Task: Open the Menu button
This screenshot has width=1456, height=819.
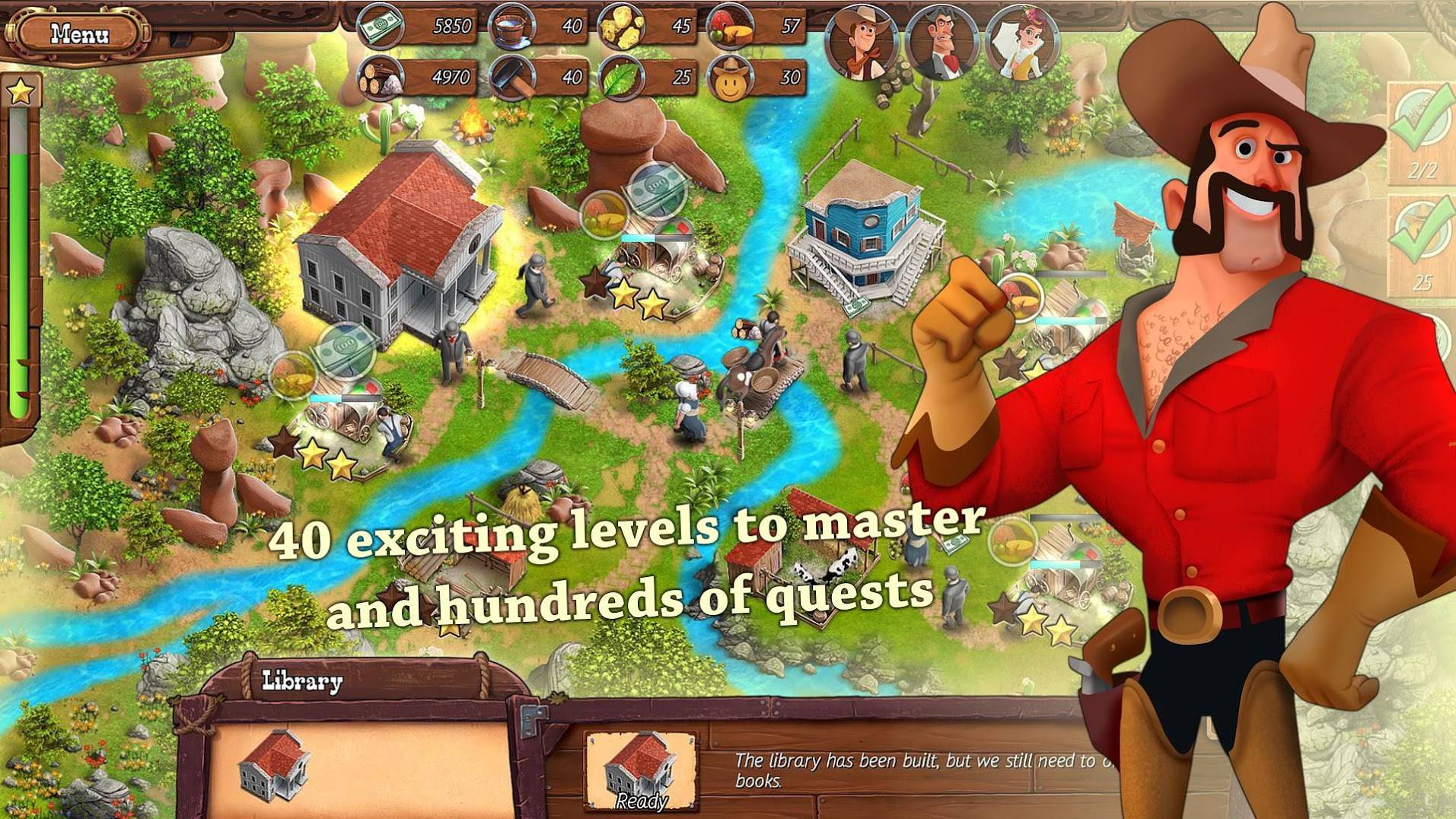Action: [x=79, y=34]
